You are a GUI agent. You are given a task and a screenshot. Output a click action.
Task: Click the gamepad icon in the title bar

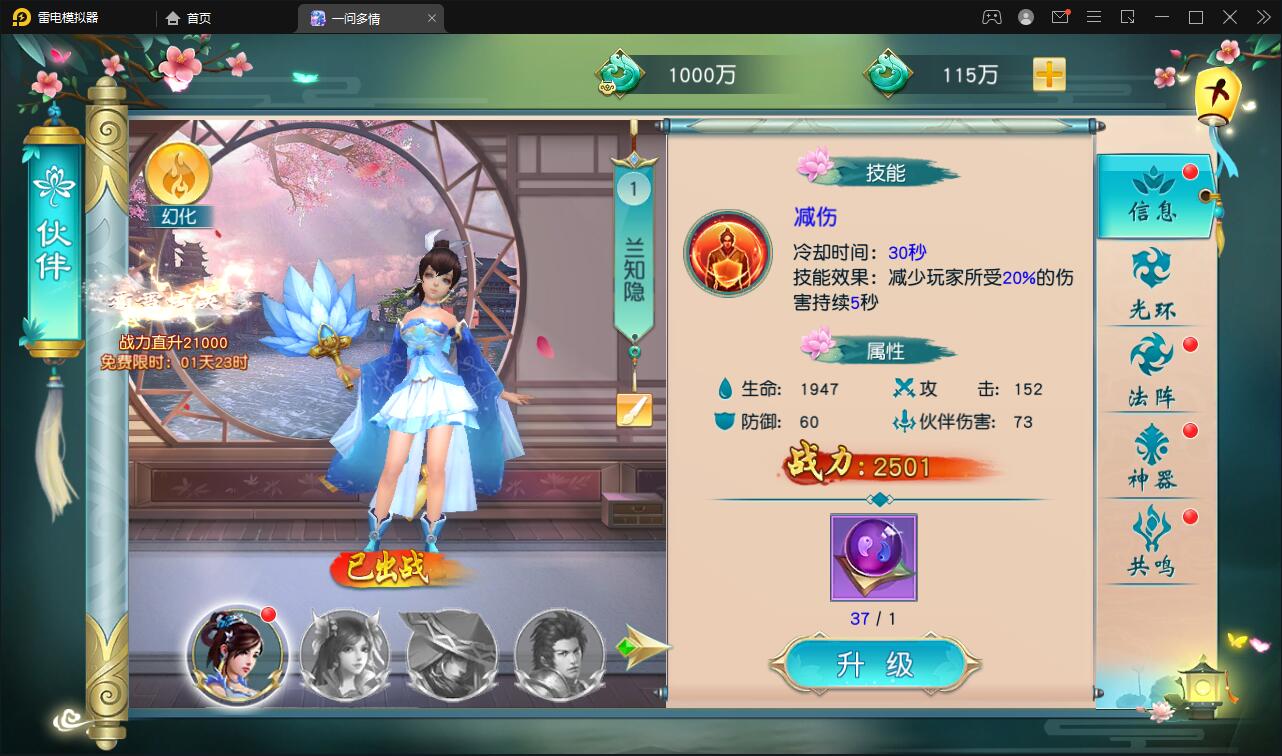990,17
